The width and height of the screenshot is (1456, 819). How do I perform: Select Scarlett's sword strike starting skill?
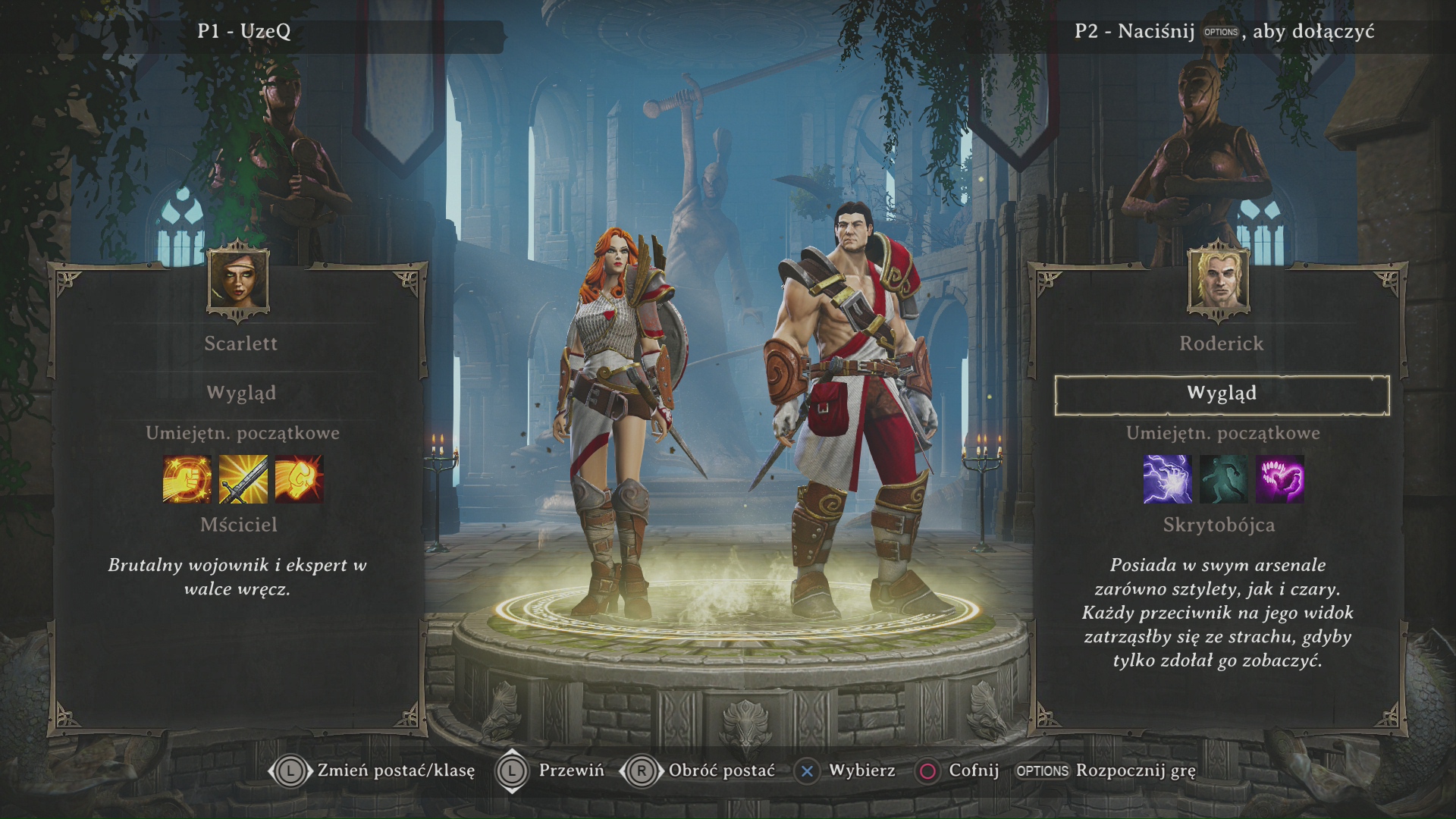click(243, 479)
